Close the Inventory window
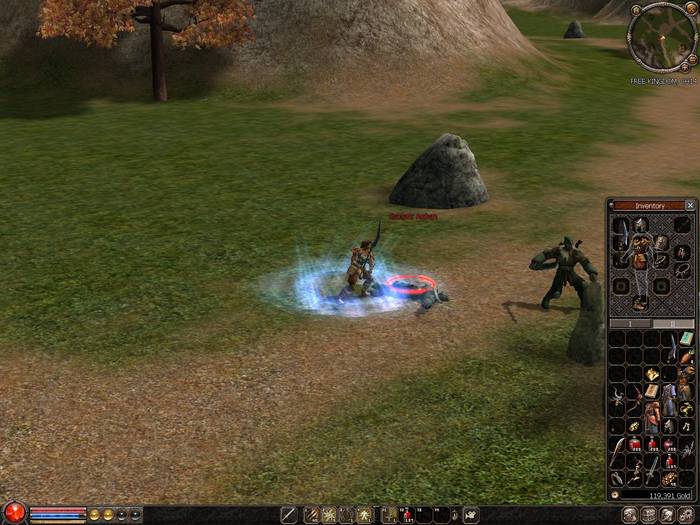700x525 pixels. 690,205
